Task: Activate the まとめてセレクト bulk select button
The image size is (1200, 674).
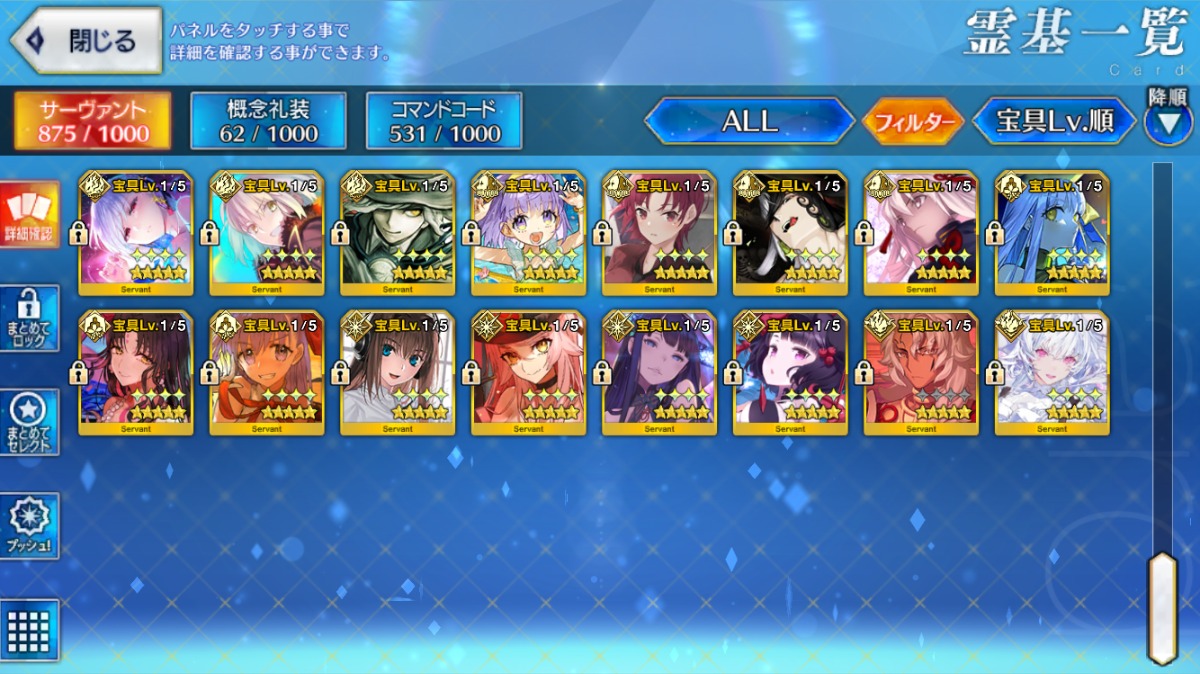Action: click(30, 422)
